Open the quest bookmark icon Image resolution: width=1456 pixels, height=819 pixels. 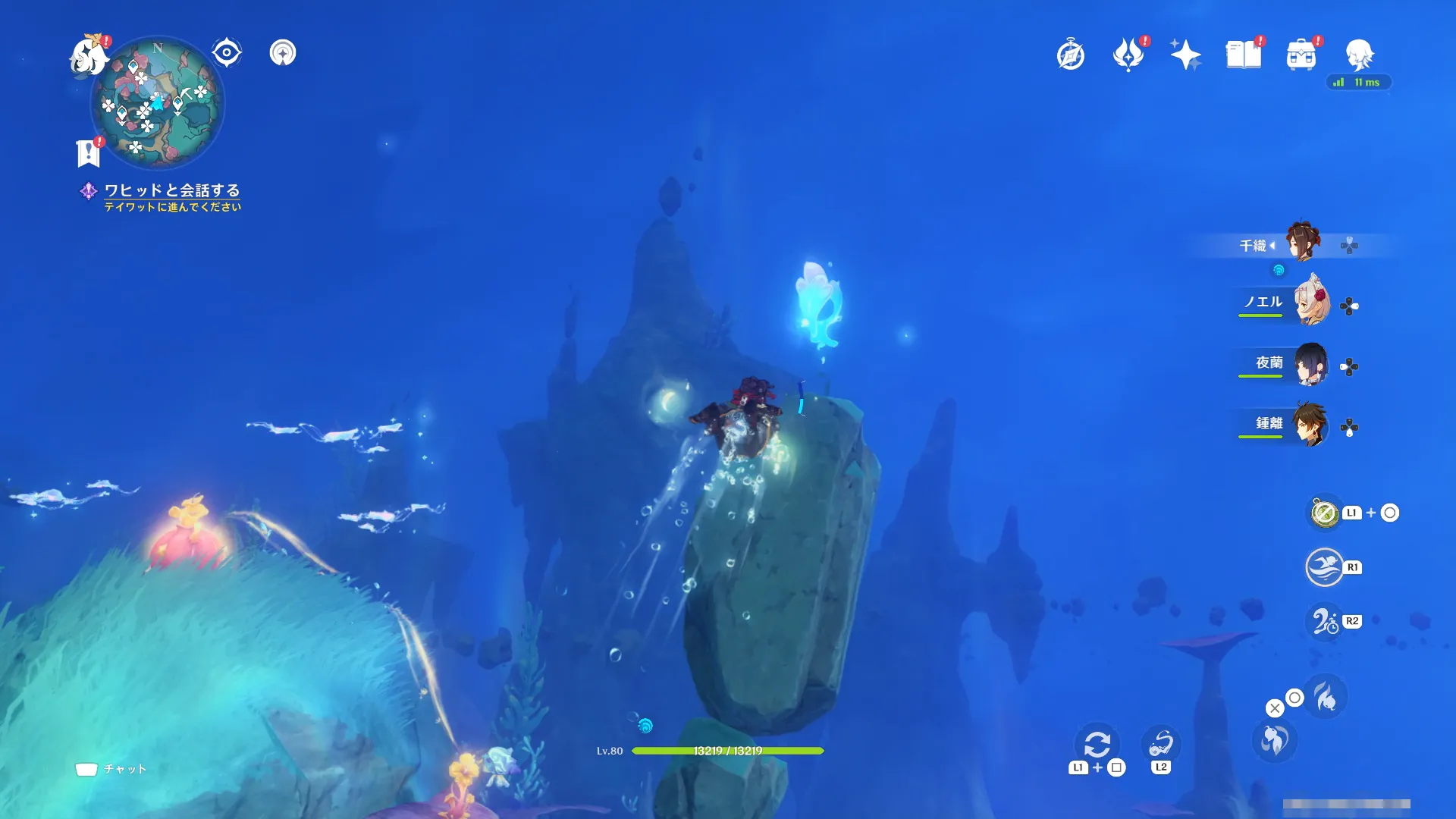pos(89,153)
